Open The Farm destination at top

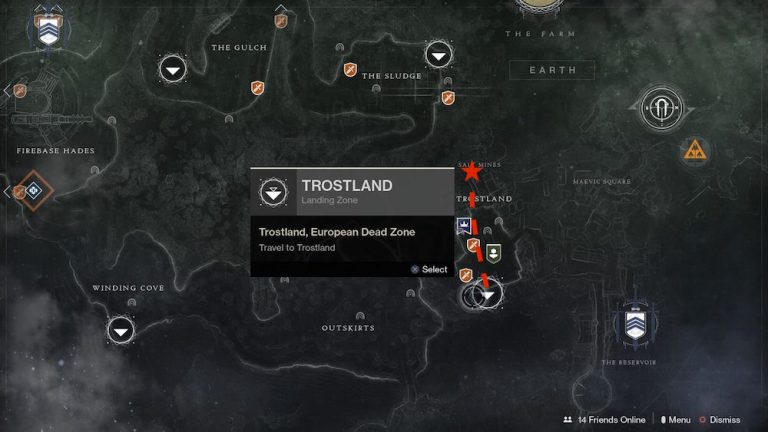tap(544, 10)
